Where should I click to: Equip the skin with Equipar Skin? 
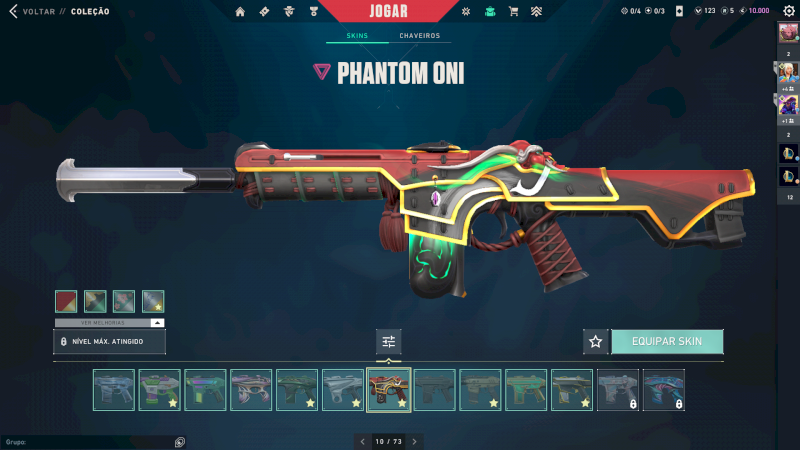pyautogui.click(x=666, y=341)
